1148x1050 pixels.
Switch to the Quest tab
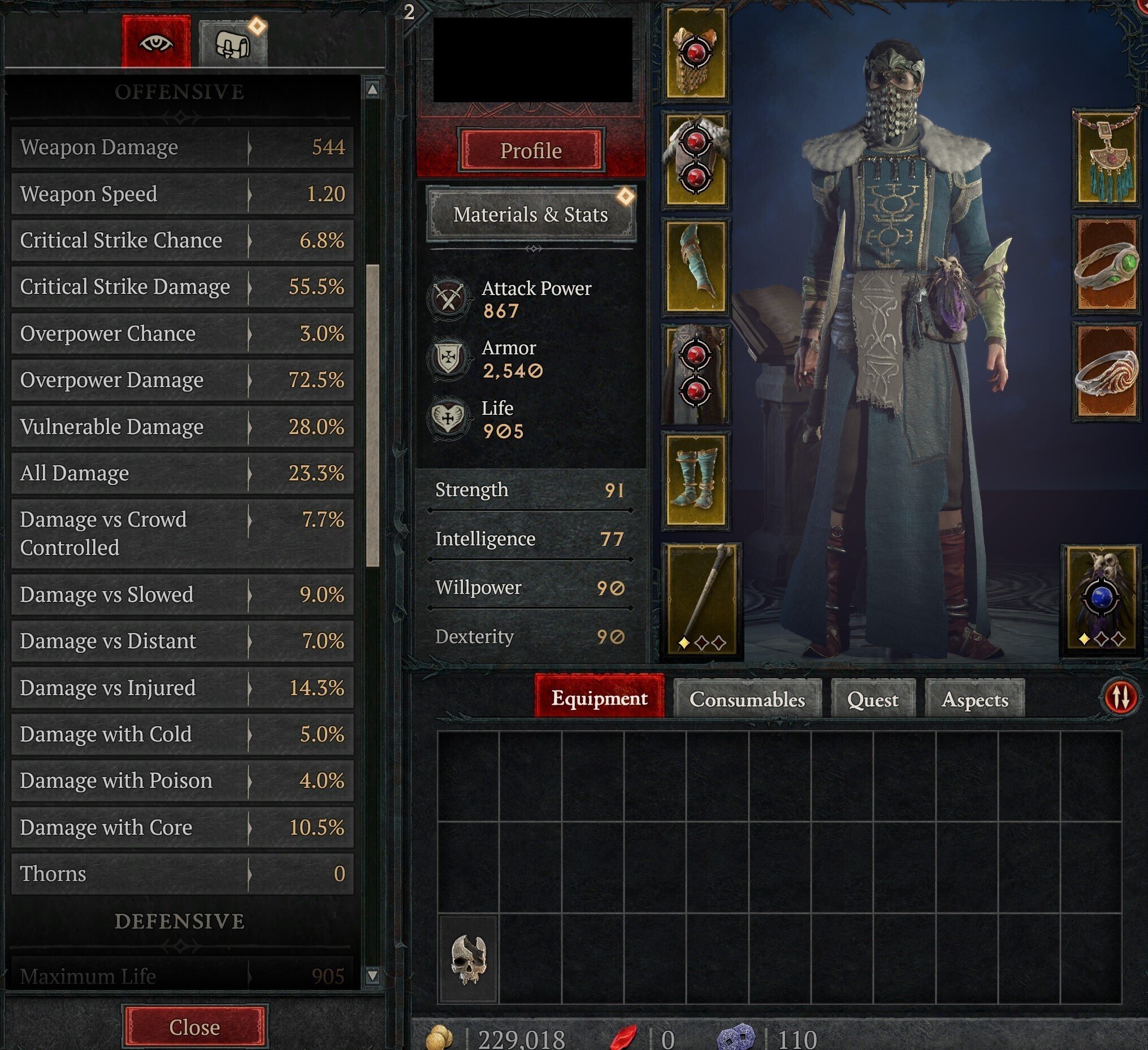click(872, 698)
